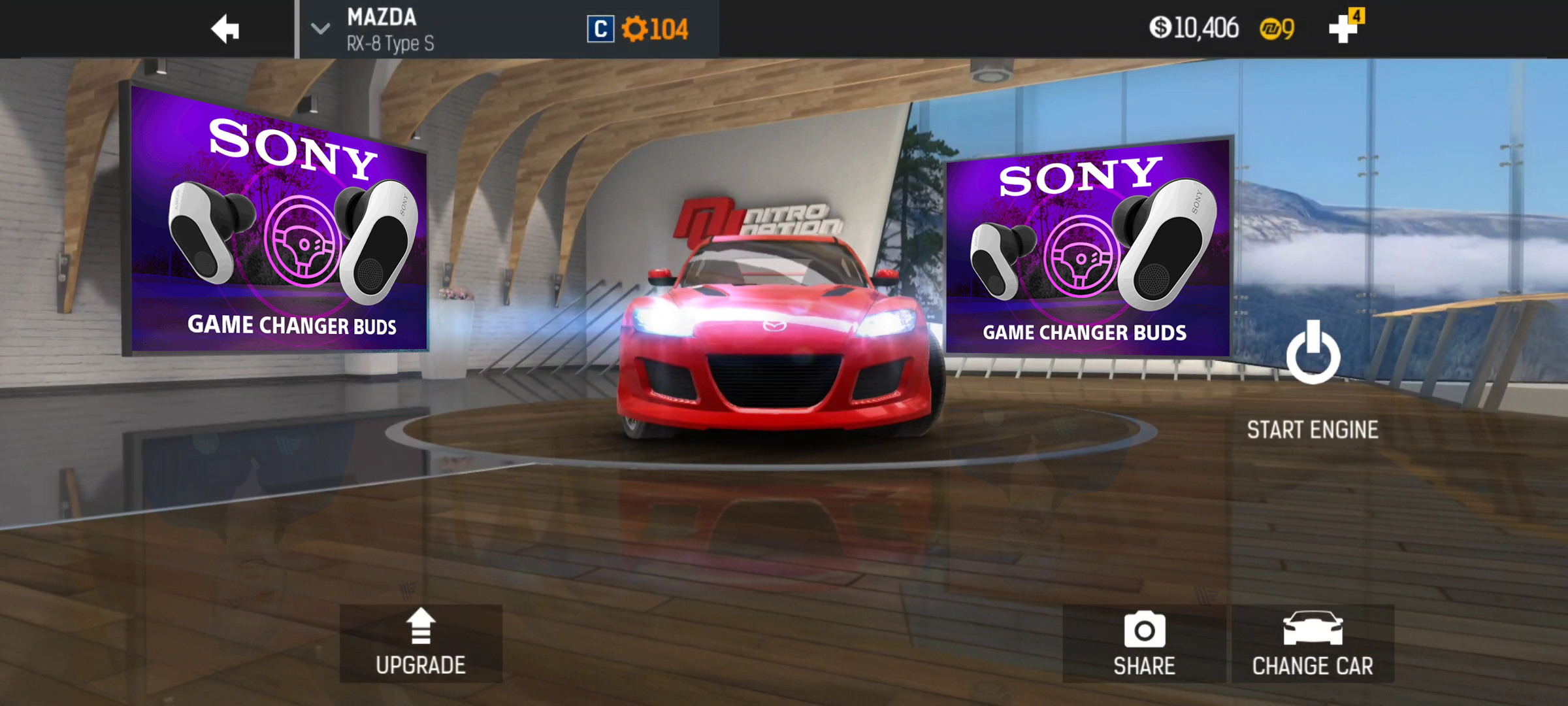Click the Start Engine label
The width and height of the screenshot is (1568, 706).
click(1313, 429)
